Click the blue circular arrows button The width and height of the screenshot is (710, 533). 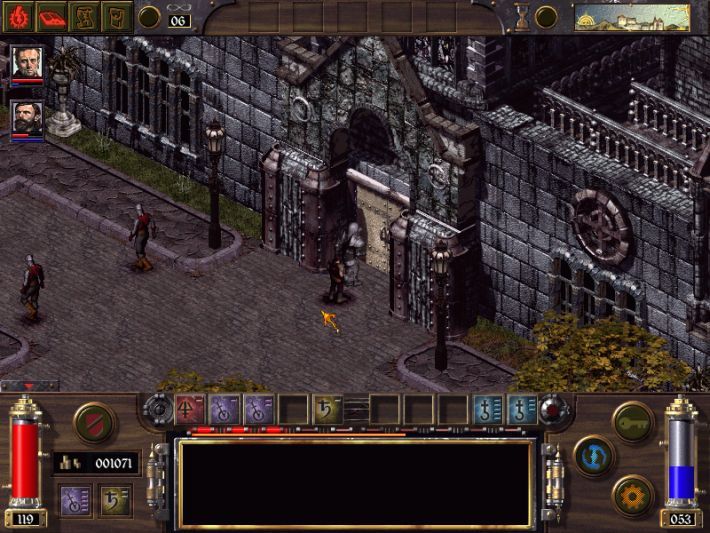[x=594, y=456]
